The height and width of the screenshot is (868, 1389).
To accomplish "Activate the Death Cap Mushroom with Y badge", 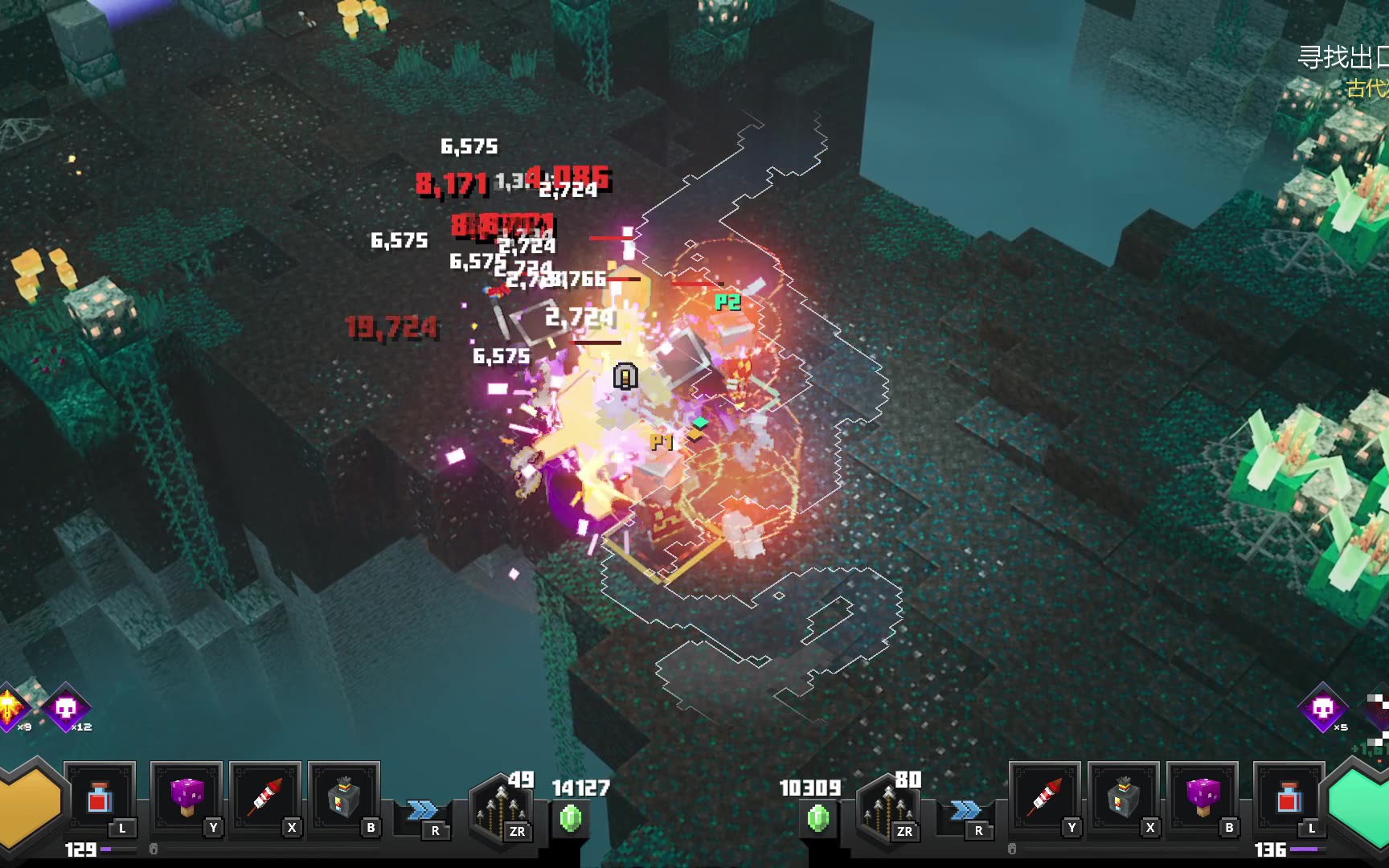I will pyautogui.click(x=186, y=798).
